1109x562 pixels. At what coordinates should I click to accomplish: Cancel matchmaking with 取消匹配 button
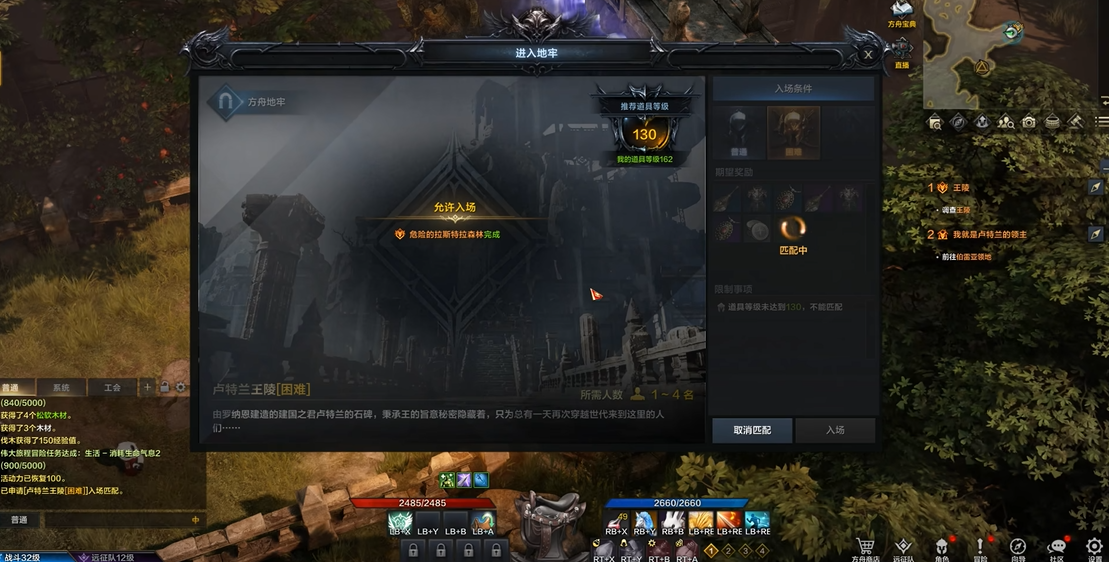(x=752, y=430)
